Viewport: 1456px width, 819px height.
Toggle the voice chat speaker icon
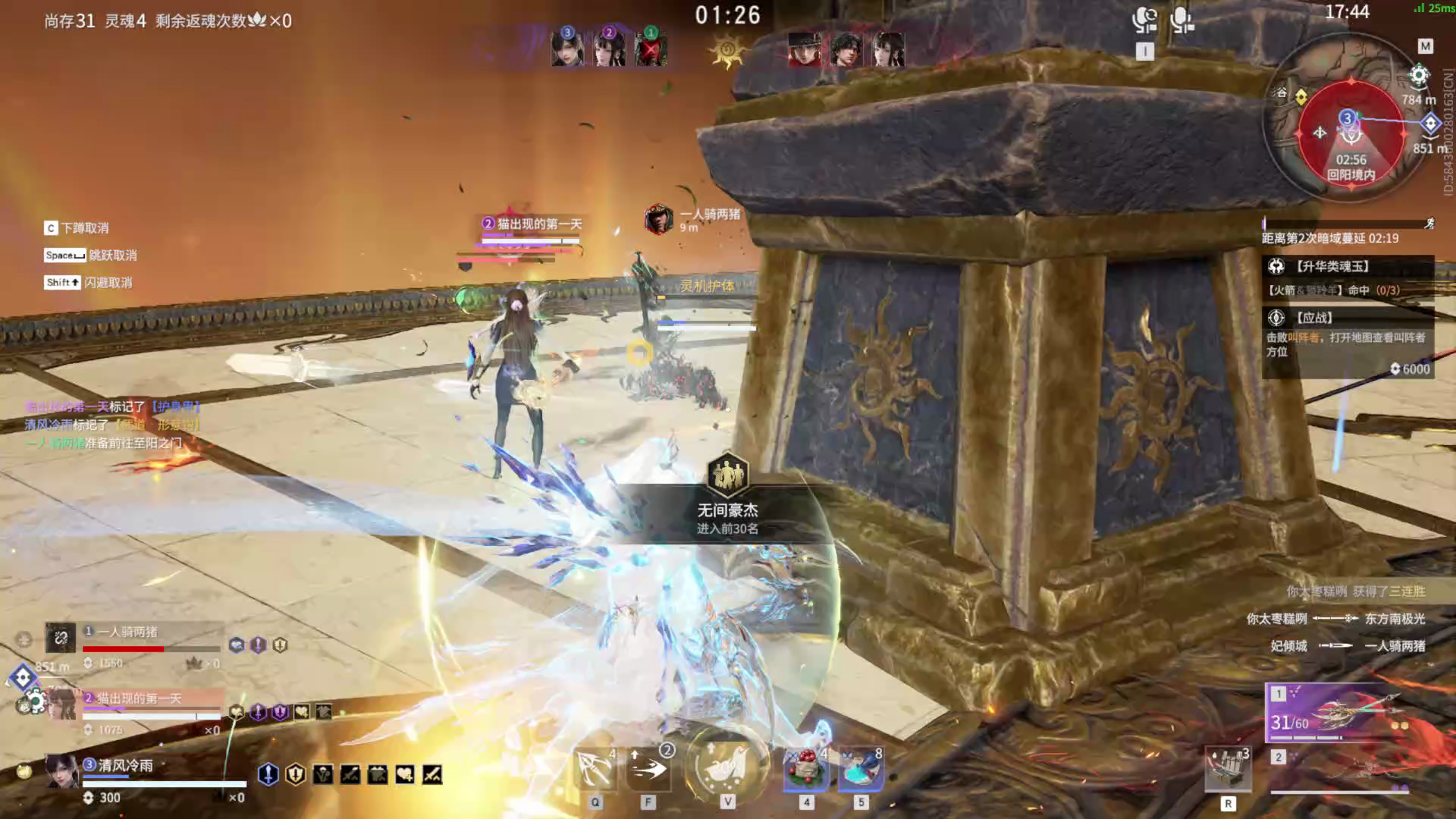coord(1144,20)
